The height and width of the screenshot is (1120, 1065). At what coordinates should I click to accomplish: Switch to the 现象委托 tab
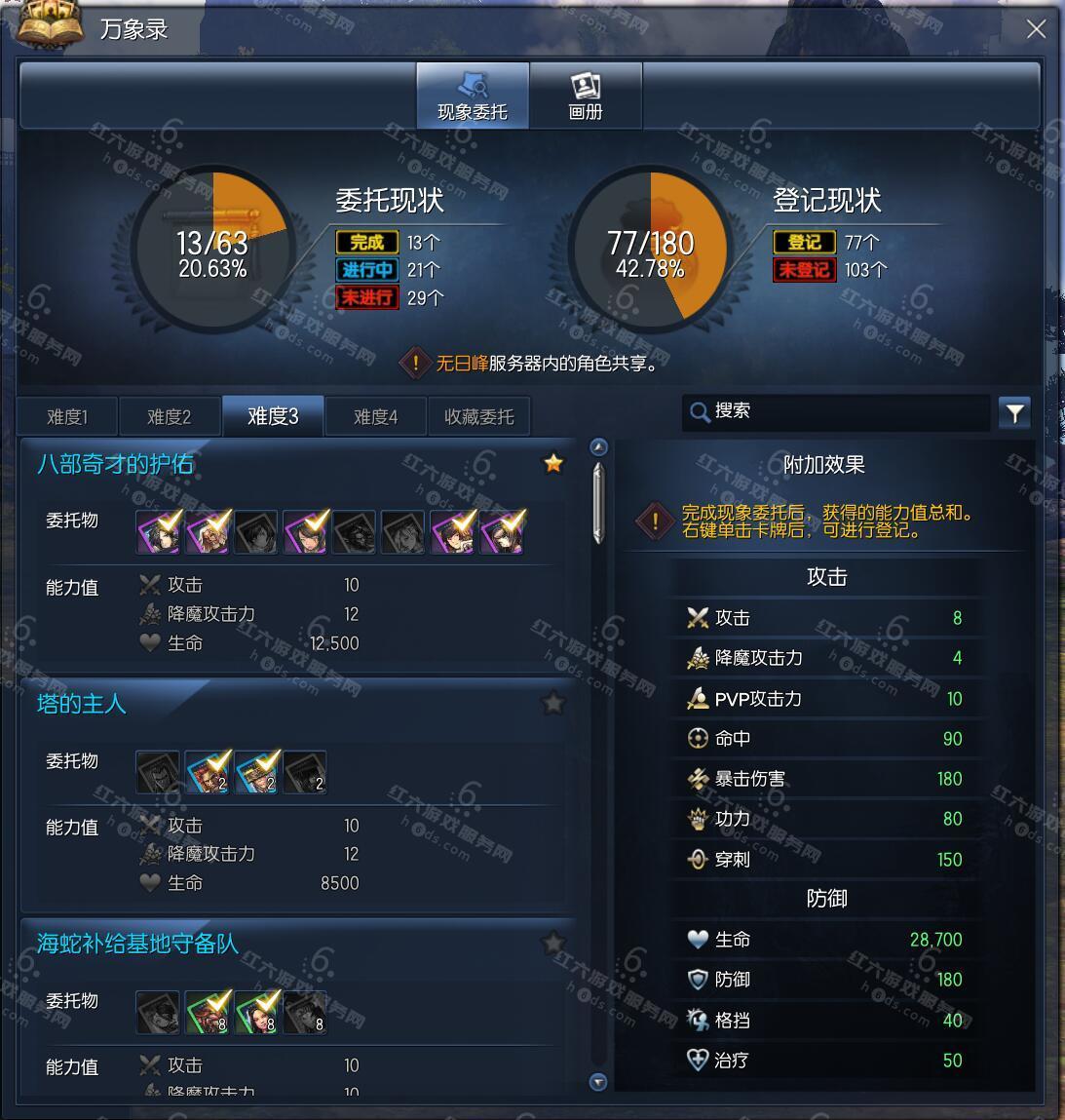(x=473, y=96)
